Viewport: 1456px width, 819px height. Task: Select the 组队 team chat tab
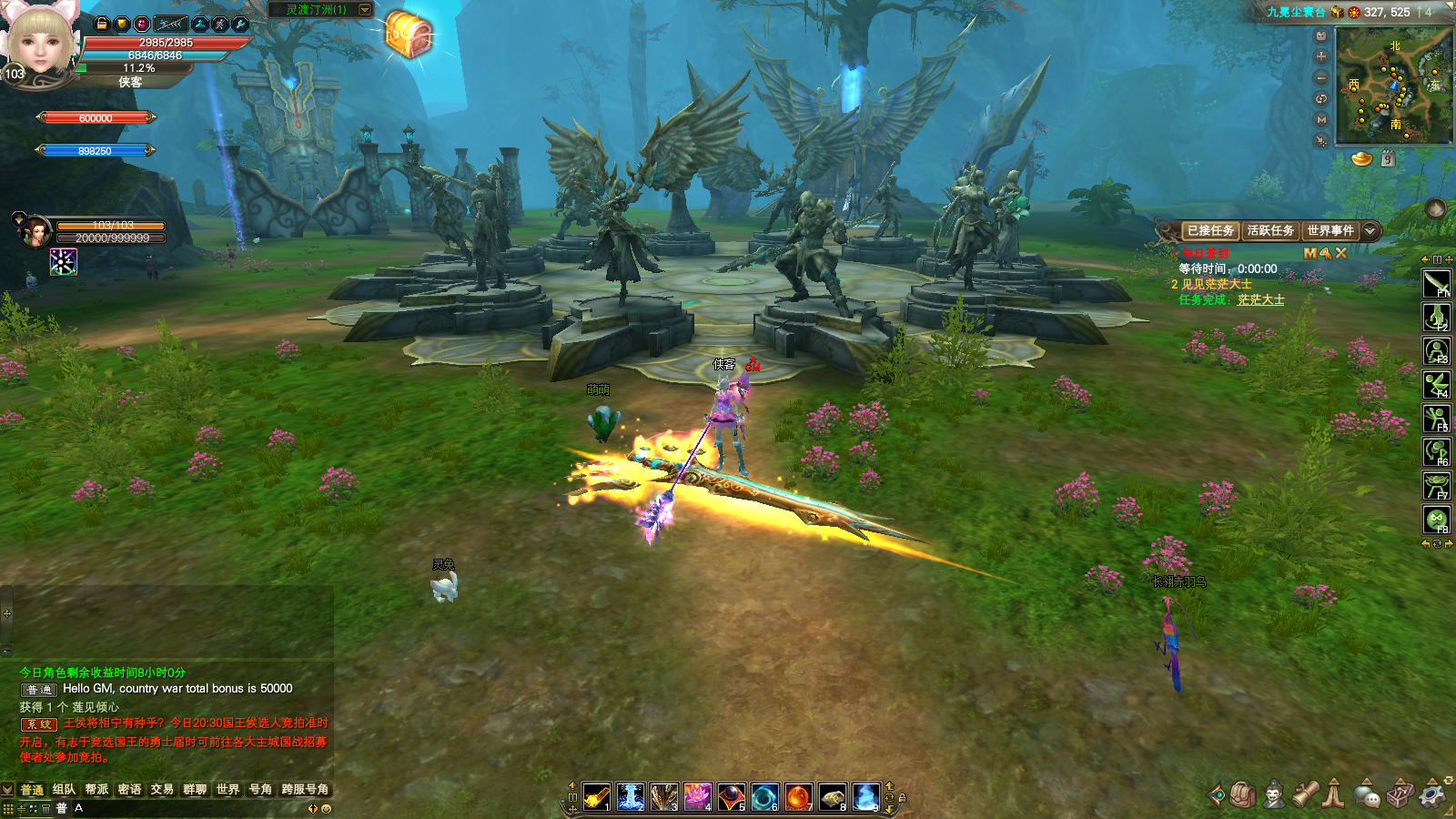[64, 789]
